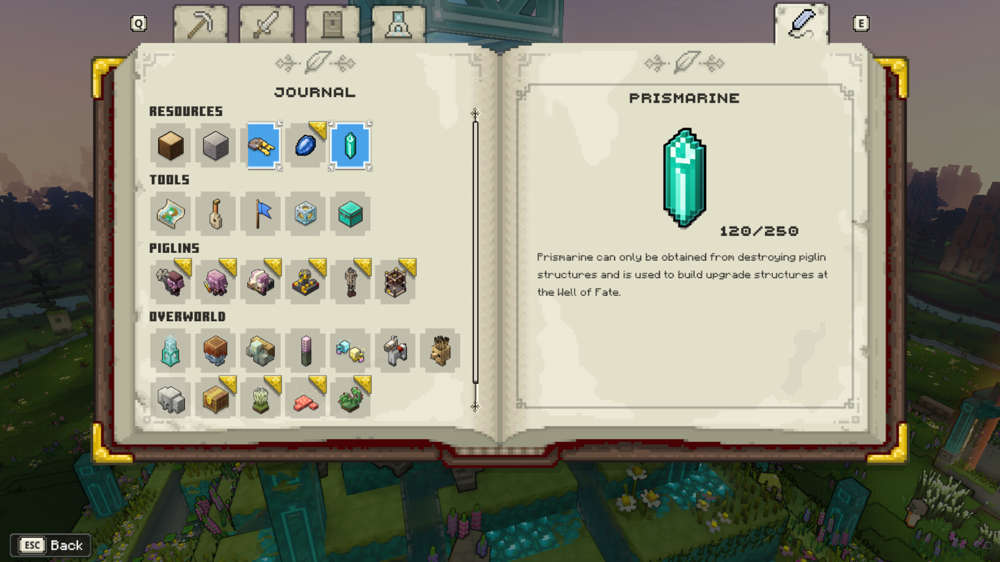The width and height of the screenshot is (1000, 562).
Task: Choose the stone block resource entry
Action: [215, 146]
